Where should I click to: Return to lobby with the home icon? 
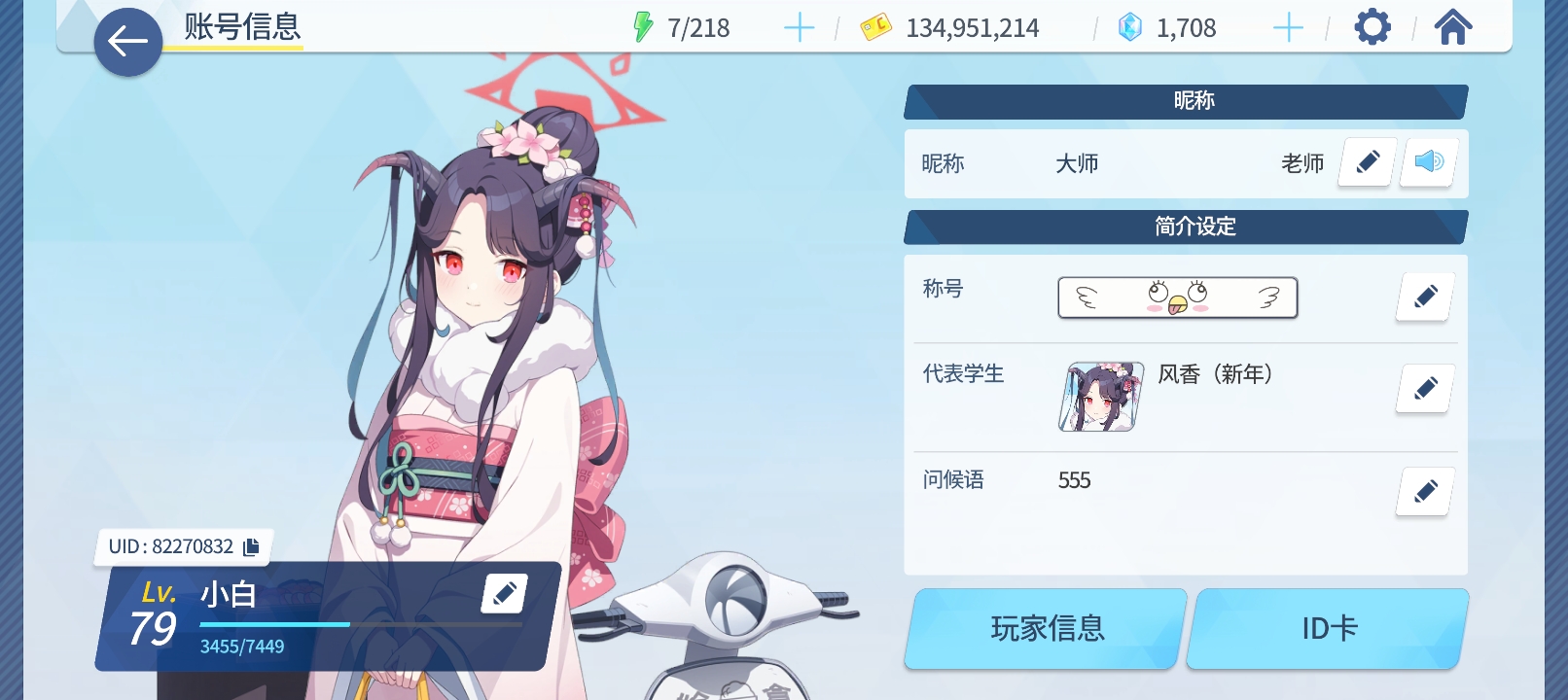(x=1453, y=26)
